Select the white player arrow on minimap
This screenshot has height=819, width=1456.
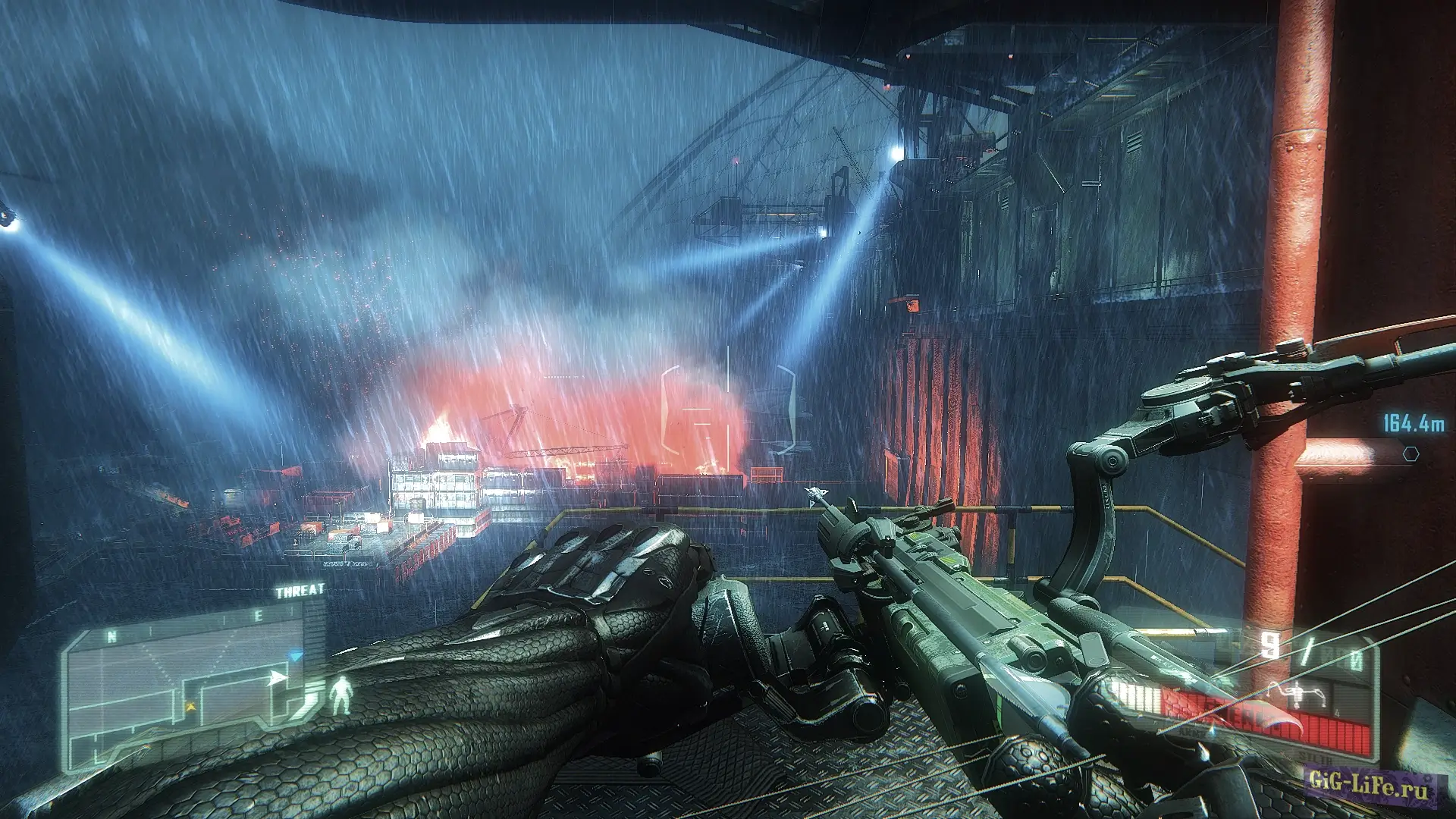tap(278, 677)
